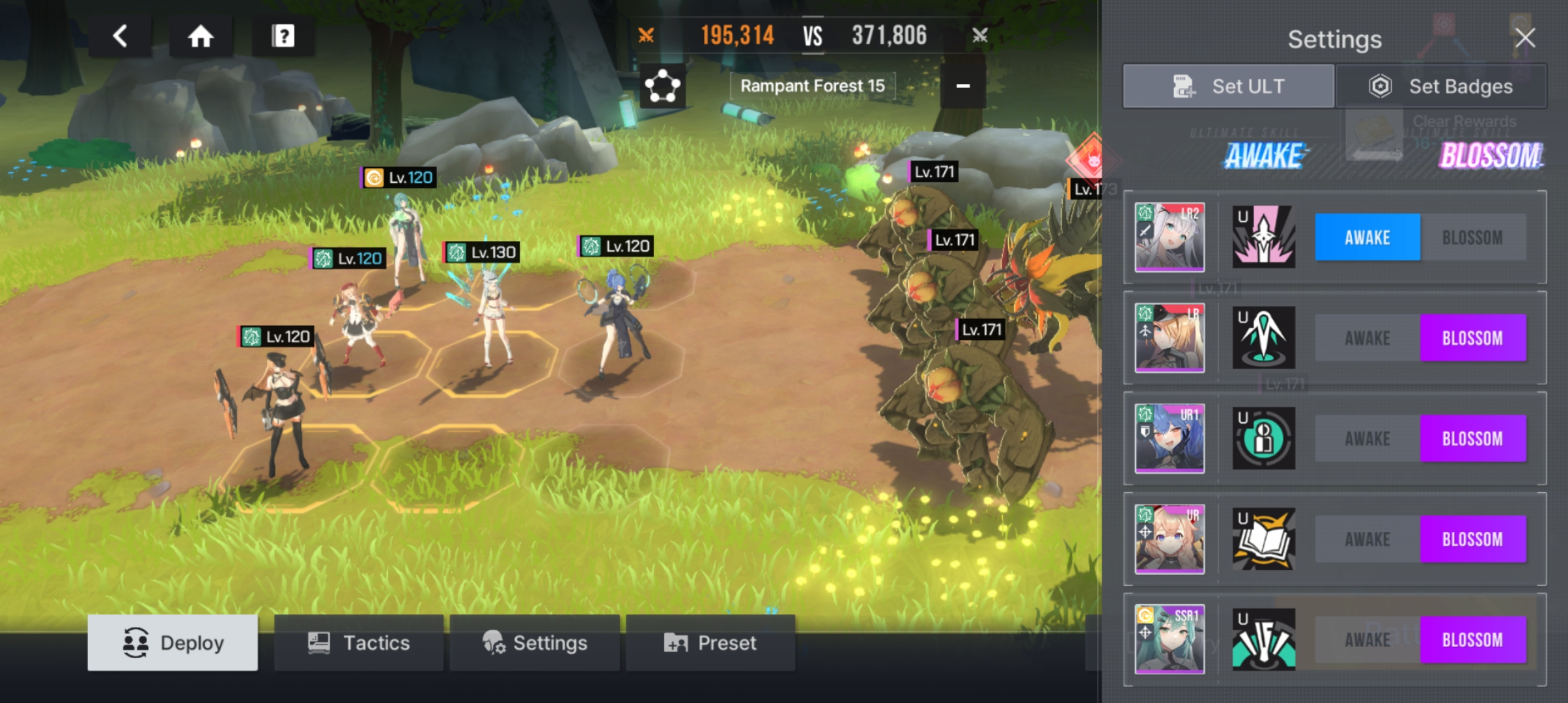Close the Settings panel
This screenshot has height=703, width=1568.
coord(1525,38)
